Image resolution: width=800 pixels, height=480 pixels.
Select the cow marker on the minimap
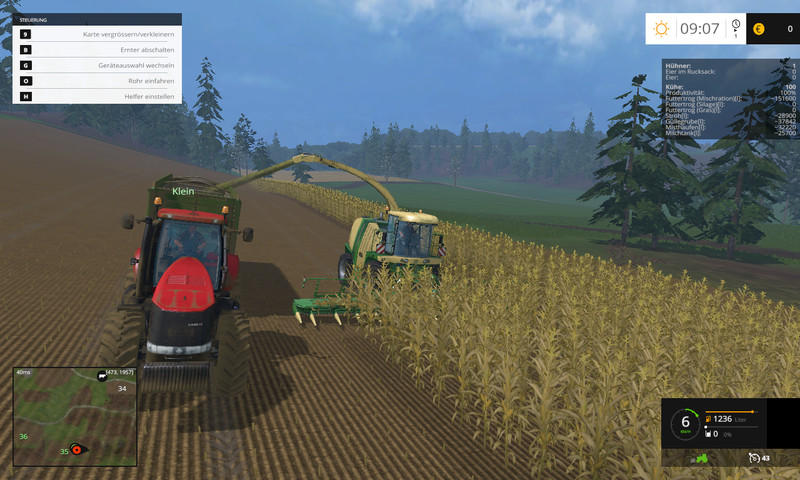pos(101,376)
